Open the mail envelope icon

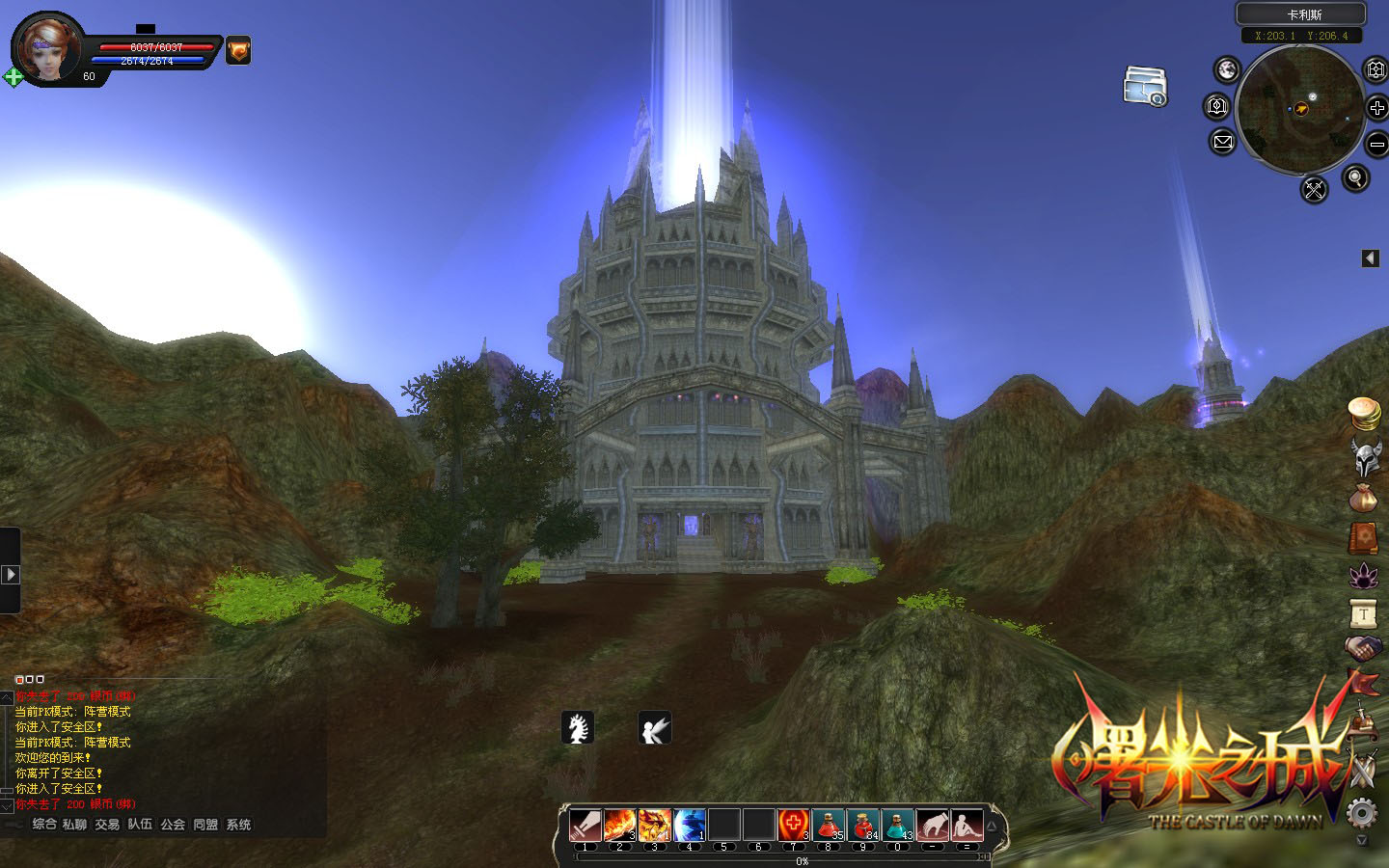(1222, 143)
